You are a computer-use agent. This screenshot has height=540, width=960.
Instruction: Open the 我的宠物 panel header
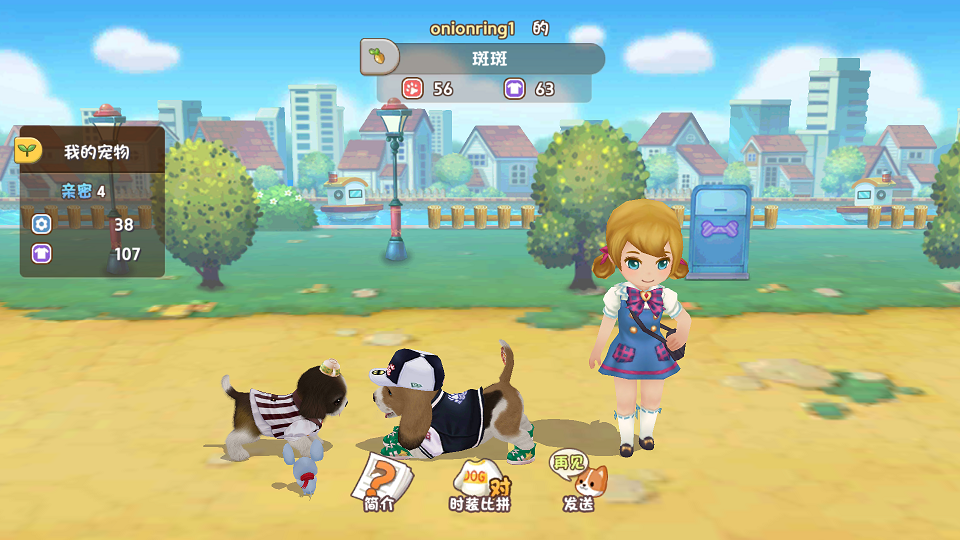[91, 152]
